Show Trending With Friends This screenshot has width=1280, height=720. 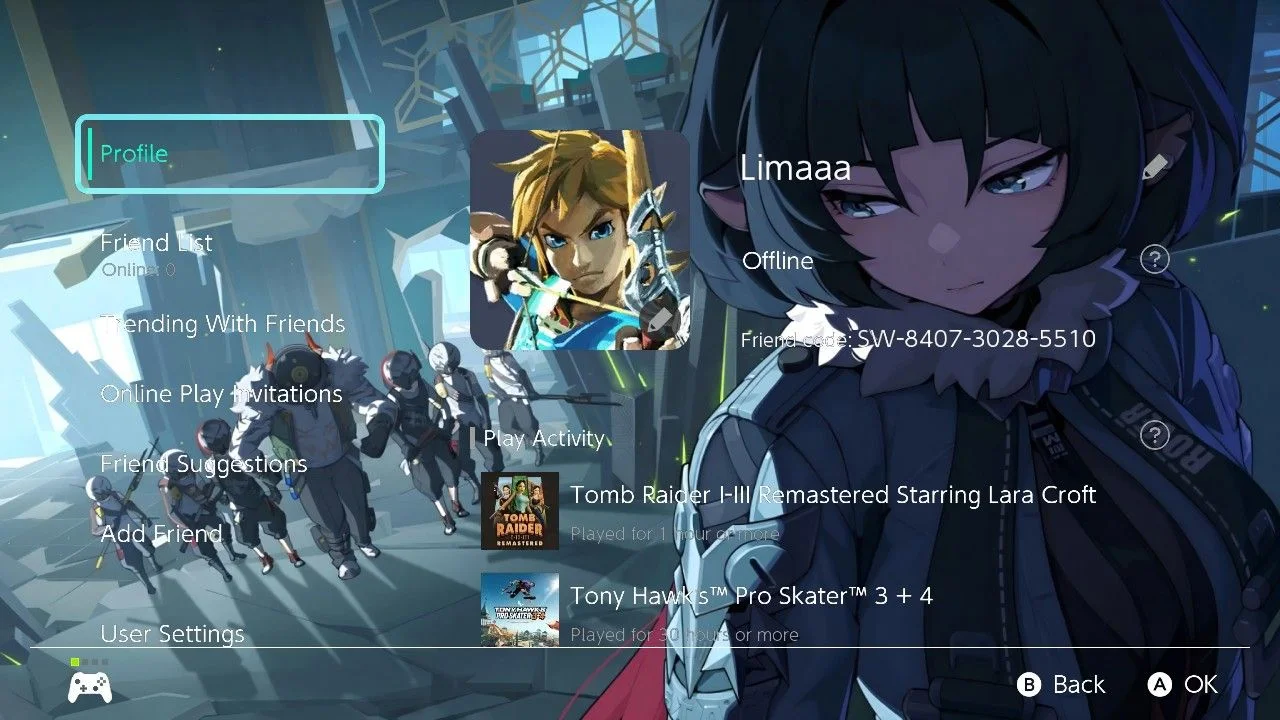tap(223, 324)
